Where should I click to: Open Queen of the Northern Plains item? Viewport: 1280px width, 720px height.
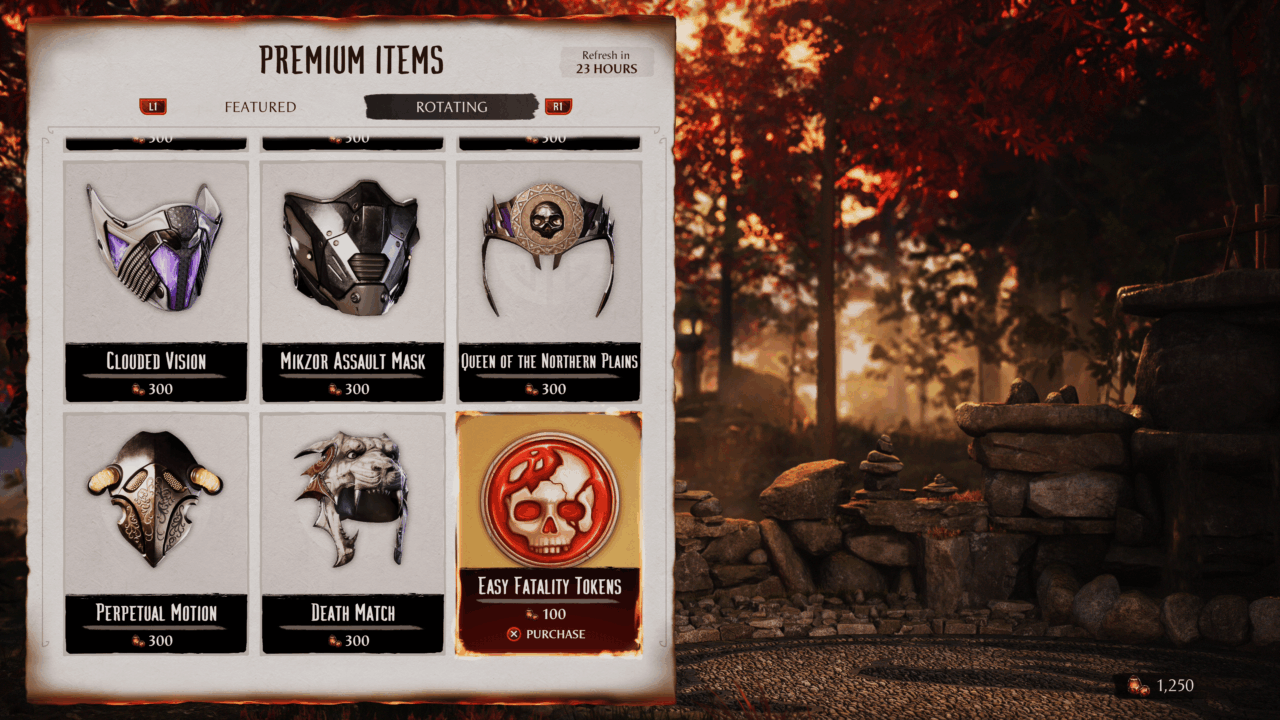[549, 281]
